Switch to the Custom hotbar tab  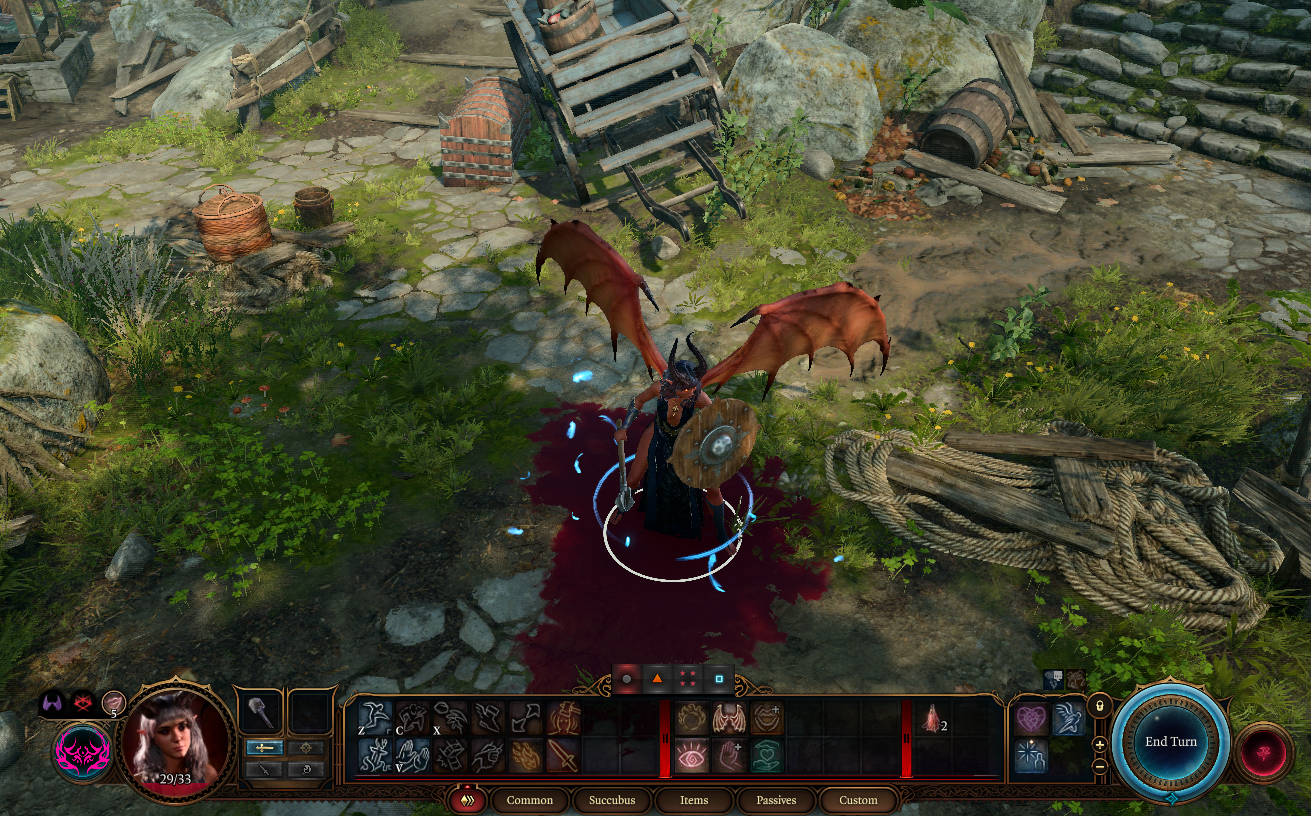pos(858,800)
